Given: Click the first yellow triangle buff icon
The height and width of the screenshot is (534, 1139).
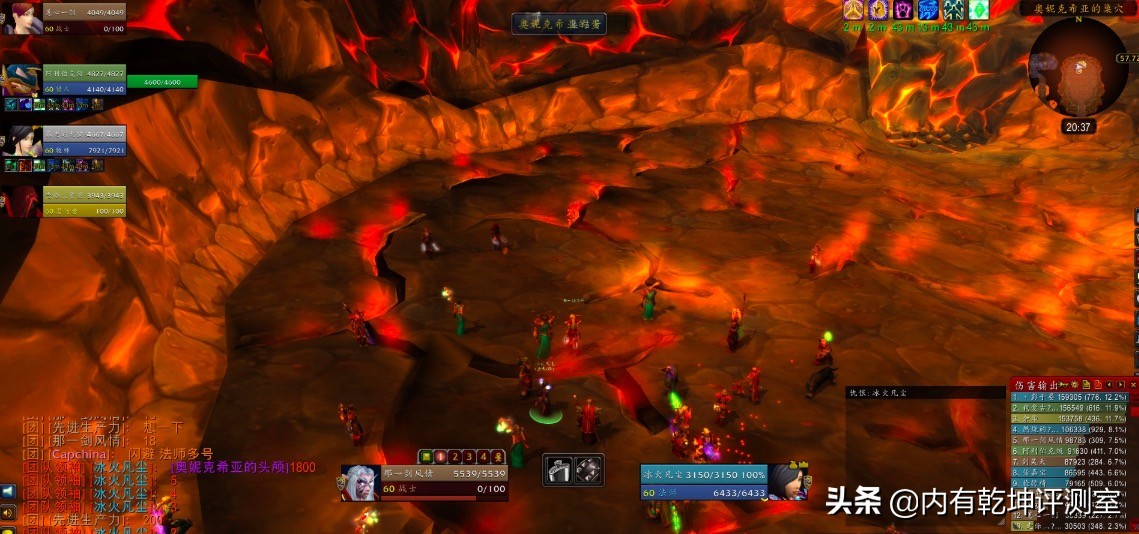Looking at the screenshot, I should pyautogui.click(x=853, y=10).
